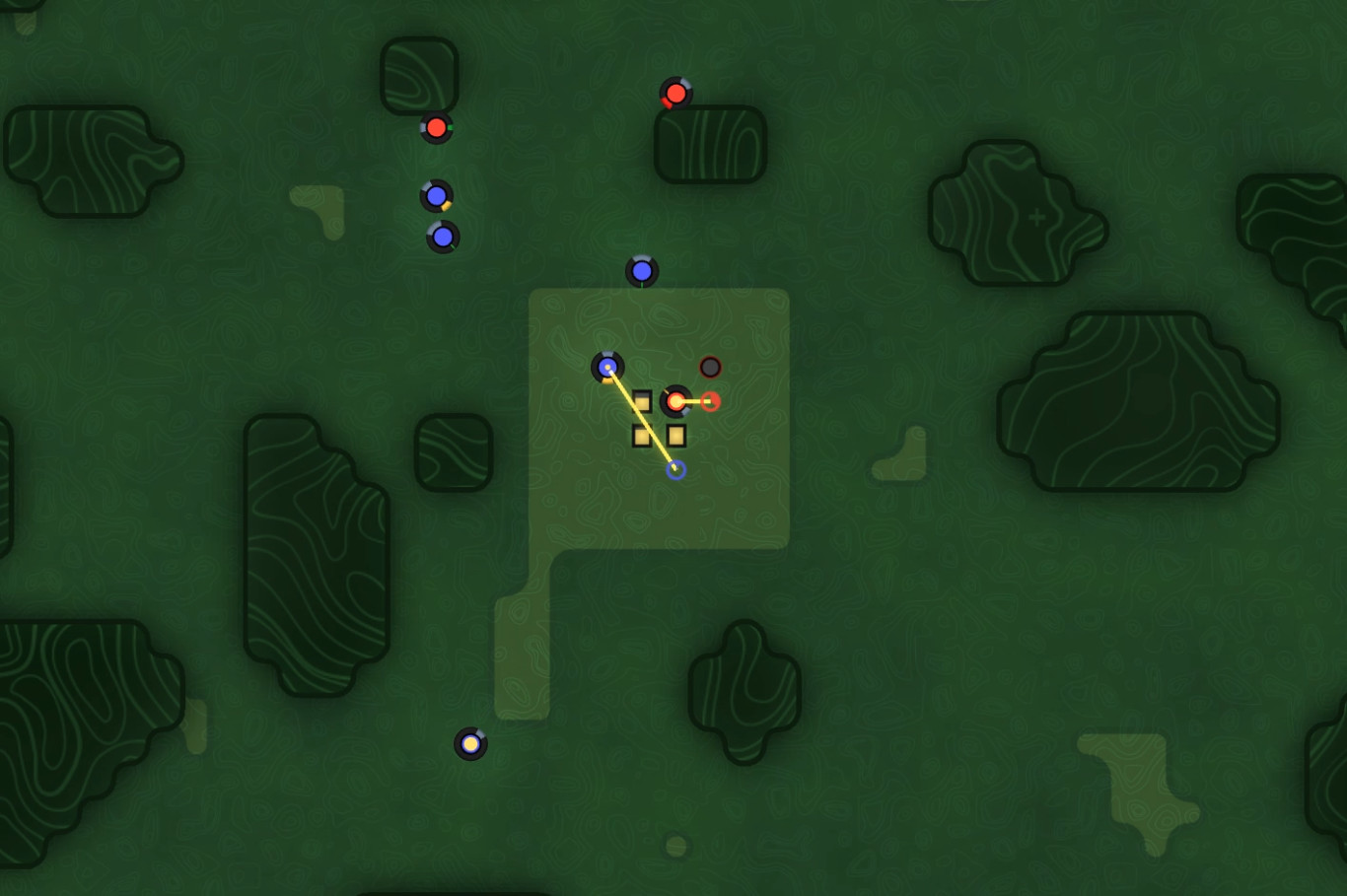This screenshot has height=896, width=1347.
Task: Select the blue unit just above the village area
Action: (642, 270)
